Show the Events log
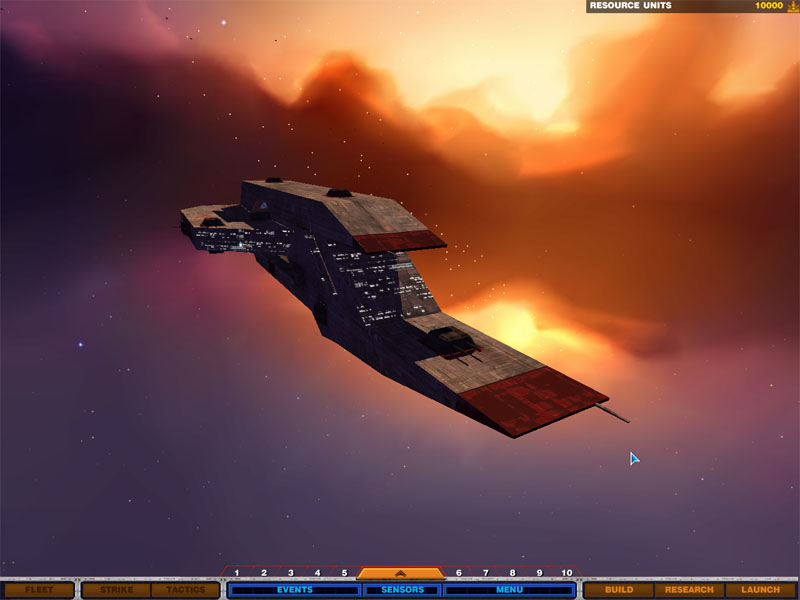 coord(294,590)
